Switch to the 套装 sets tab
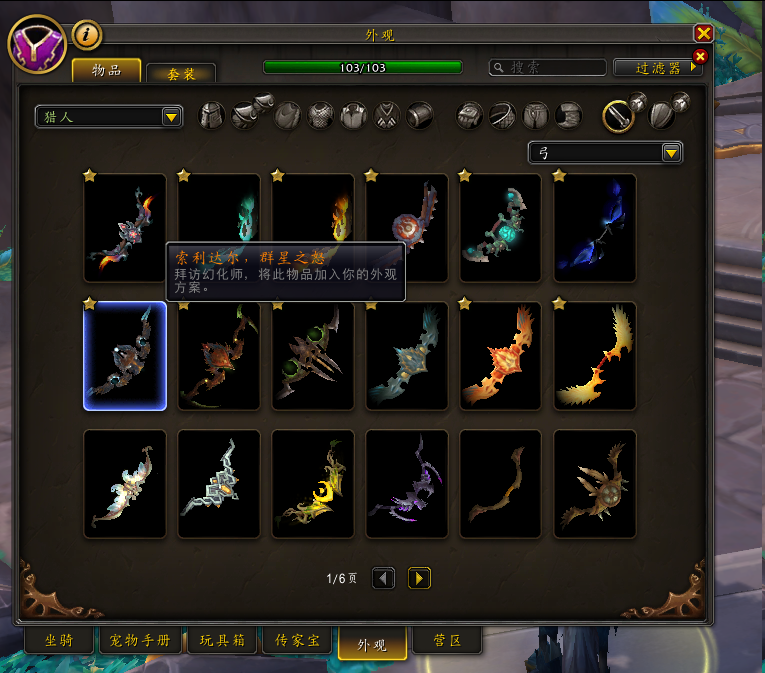Image resolution: width=765 pixels, height=673 pixels. coord(181,74)
